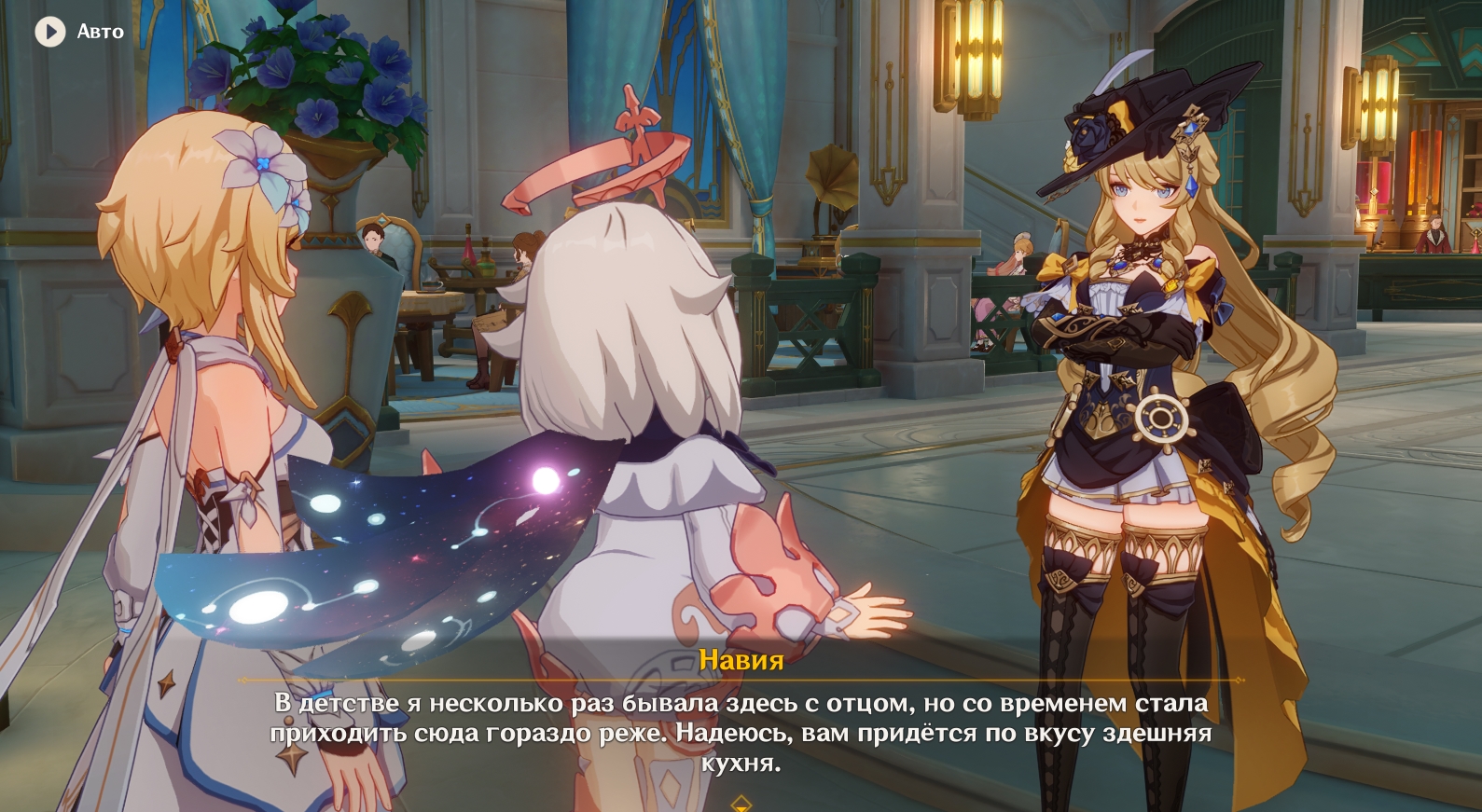Toggle the Авто auto-play dialogue button
The height and width of the screenshot is (812, 1482).
pyautogui.click(x=50, y=32)
